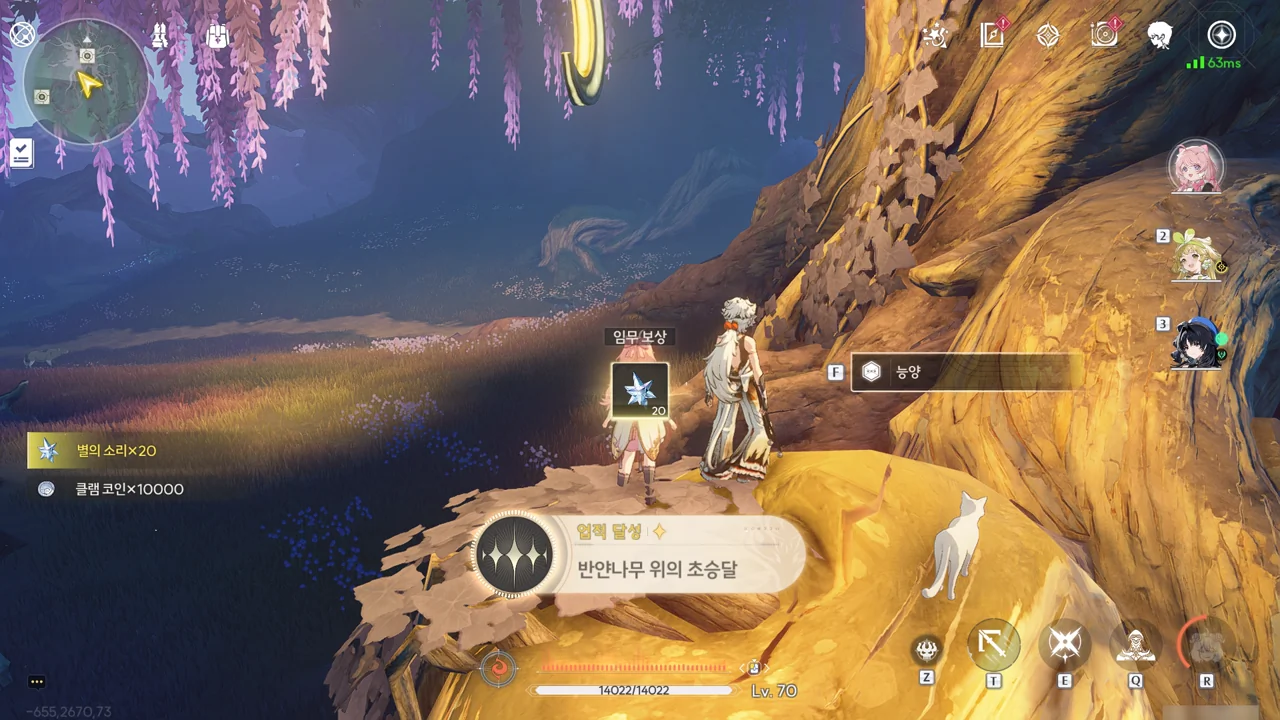Switch to the green-haired party member
Viewport: 1280px width, 720px height.
1197,258
